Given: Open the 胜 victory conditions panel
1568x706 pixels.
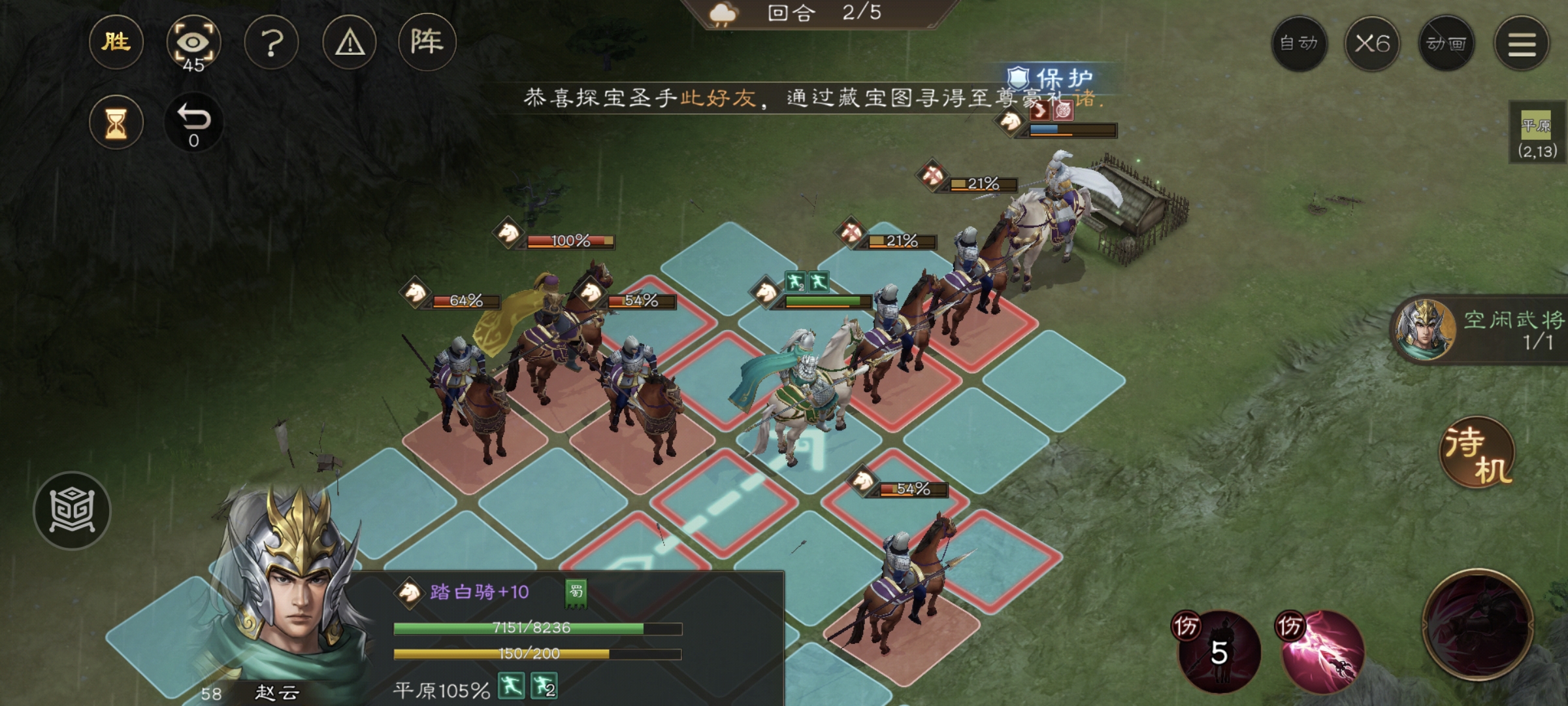Looking at the screenshot, I should point(116,42).
